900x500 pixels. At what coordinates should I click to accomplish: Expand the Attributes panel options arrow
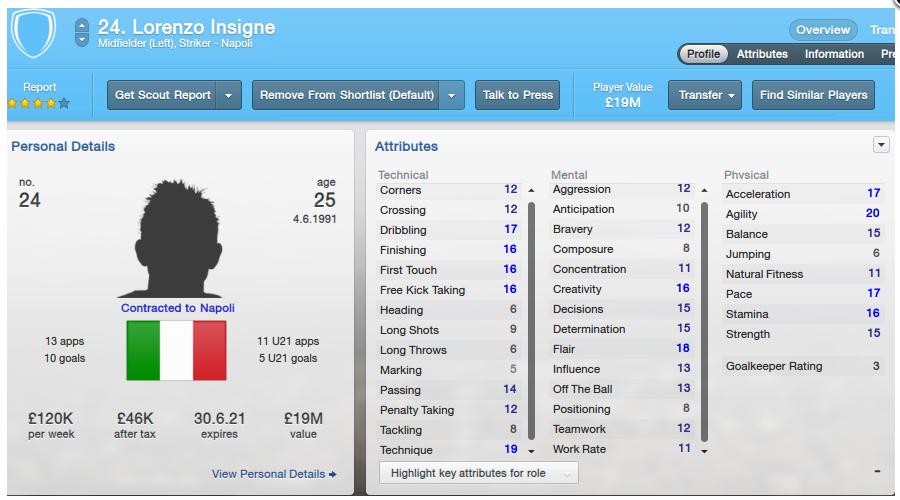[881, 145]
